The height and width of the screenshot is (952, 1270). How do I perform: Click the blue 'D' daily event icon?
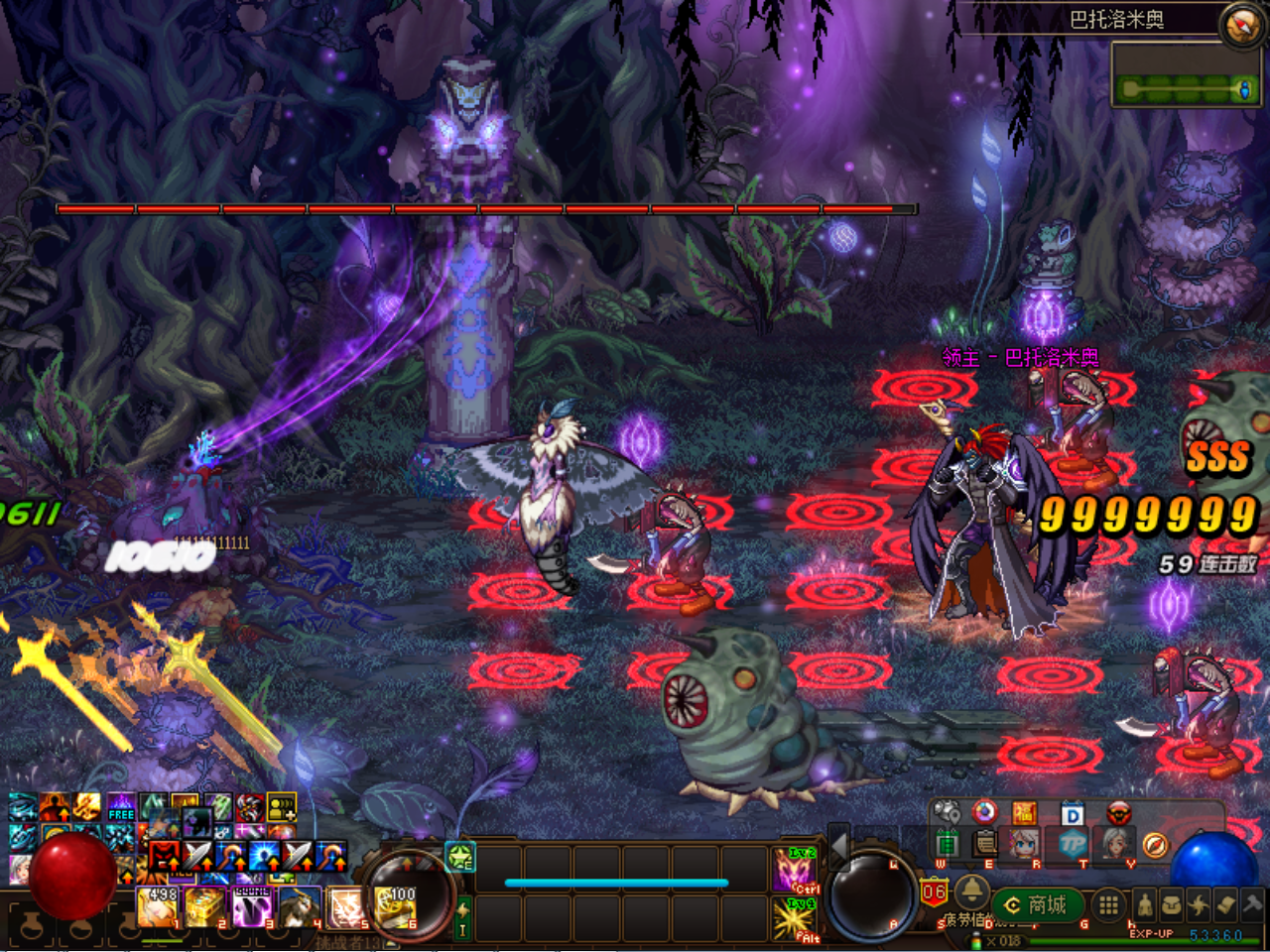1074,814
